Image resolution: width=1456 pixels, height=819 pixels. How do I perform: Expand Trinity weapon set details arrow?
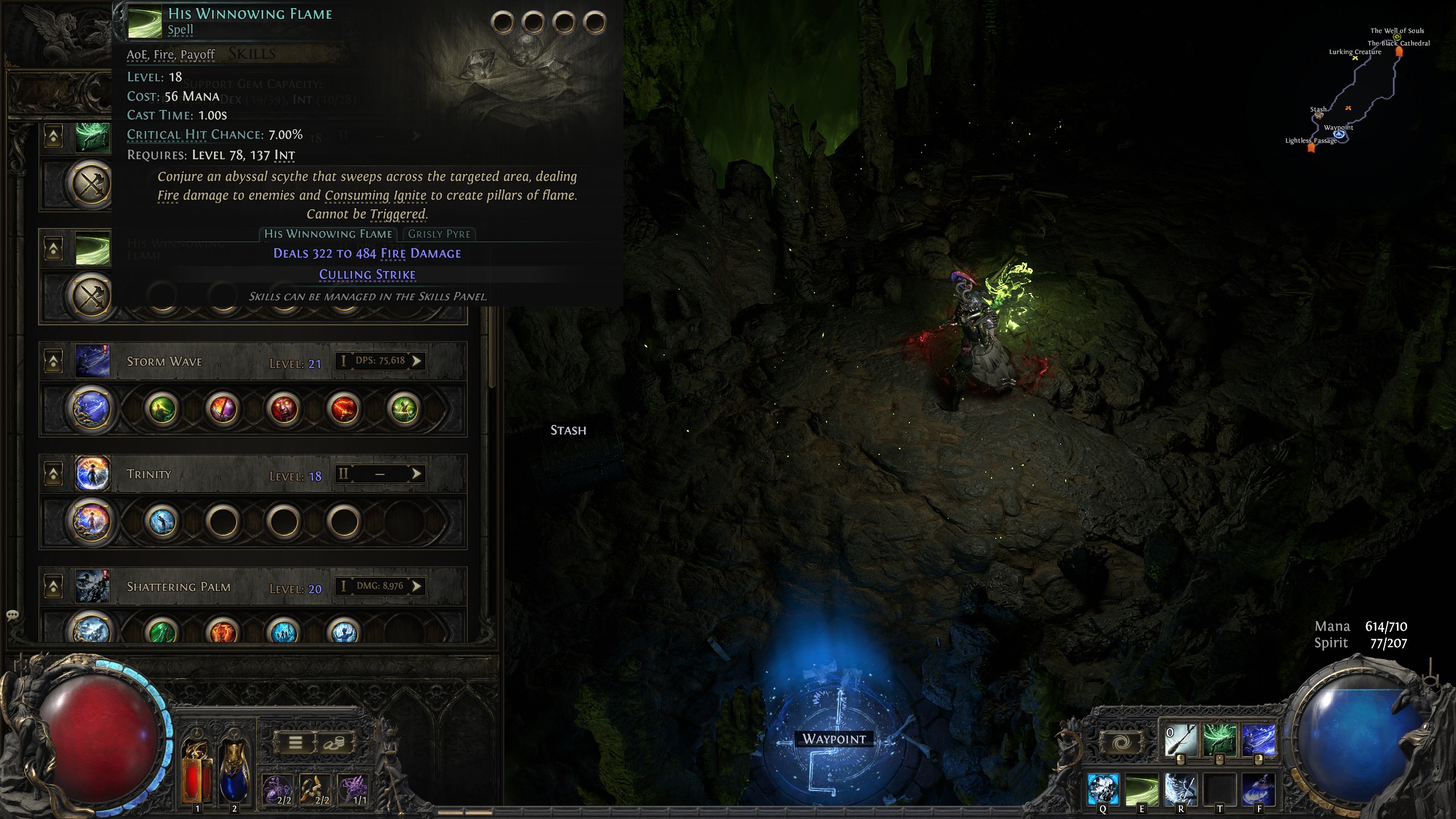[417, 474]
